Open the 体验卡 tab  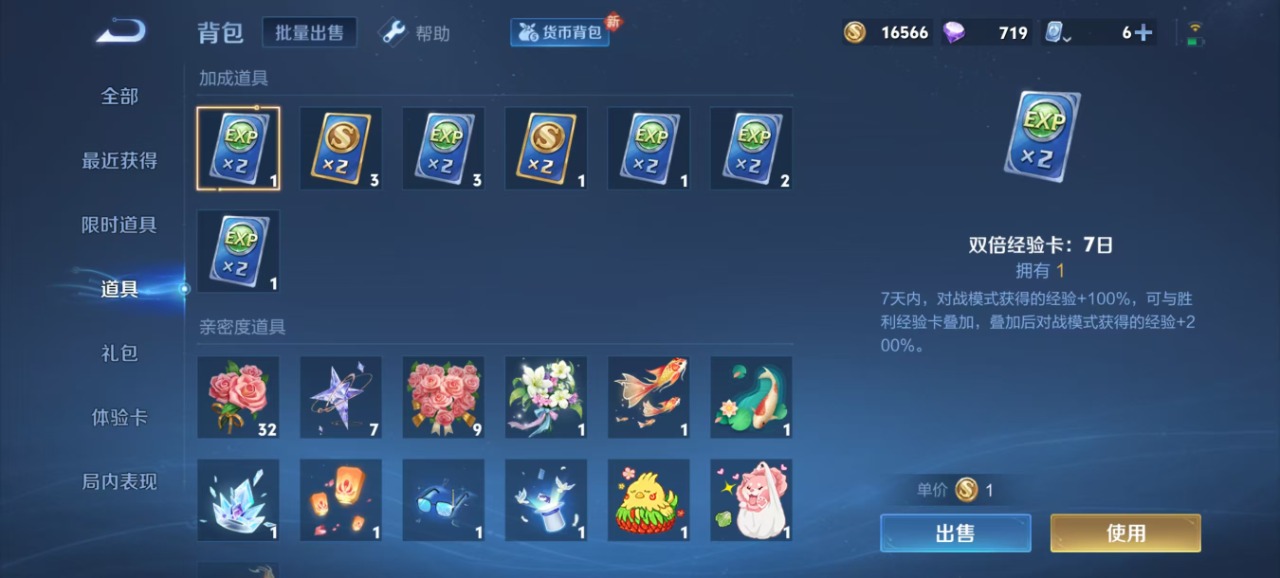click(x=119, y=417)
